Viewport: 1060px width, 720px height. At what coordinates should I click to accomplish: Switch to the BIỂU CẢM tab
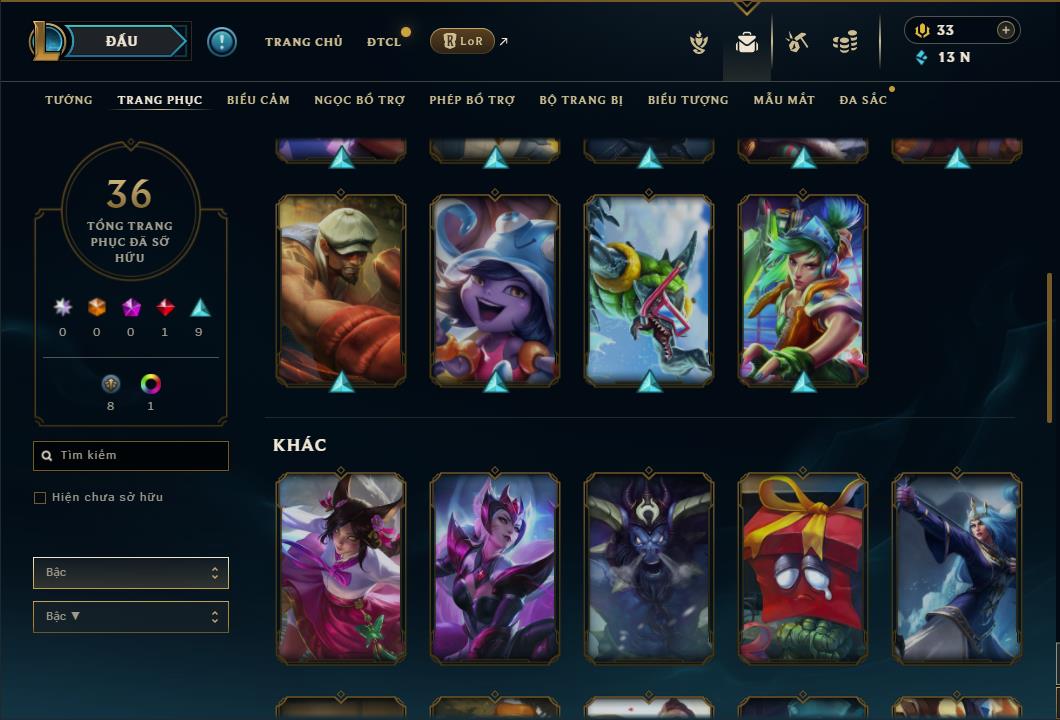click(258, 100)
